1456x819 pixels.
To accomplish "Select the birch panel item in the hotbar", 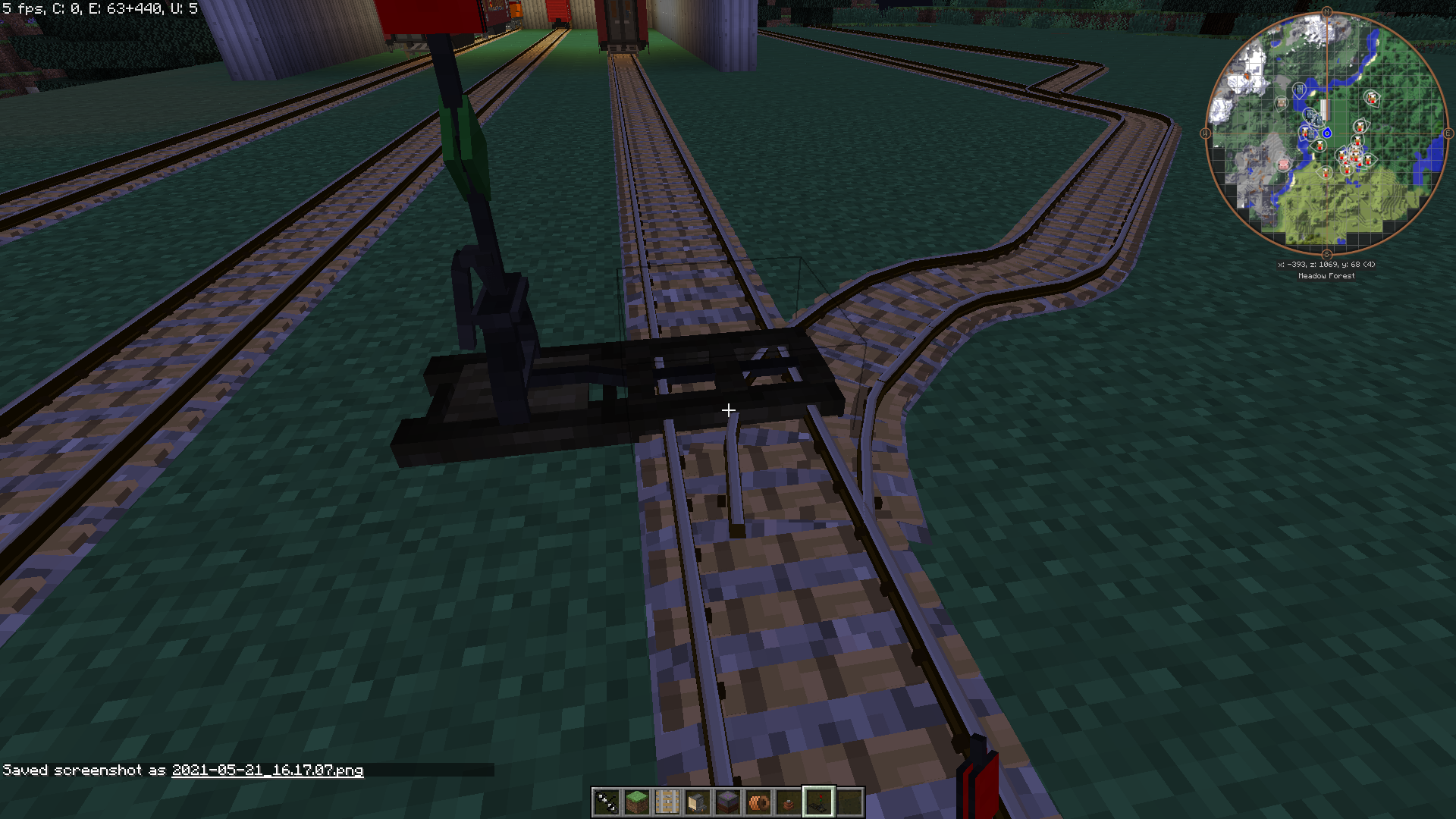I will (667, 801).
